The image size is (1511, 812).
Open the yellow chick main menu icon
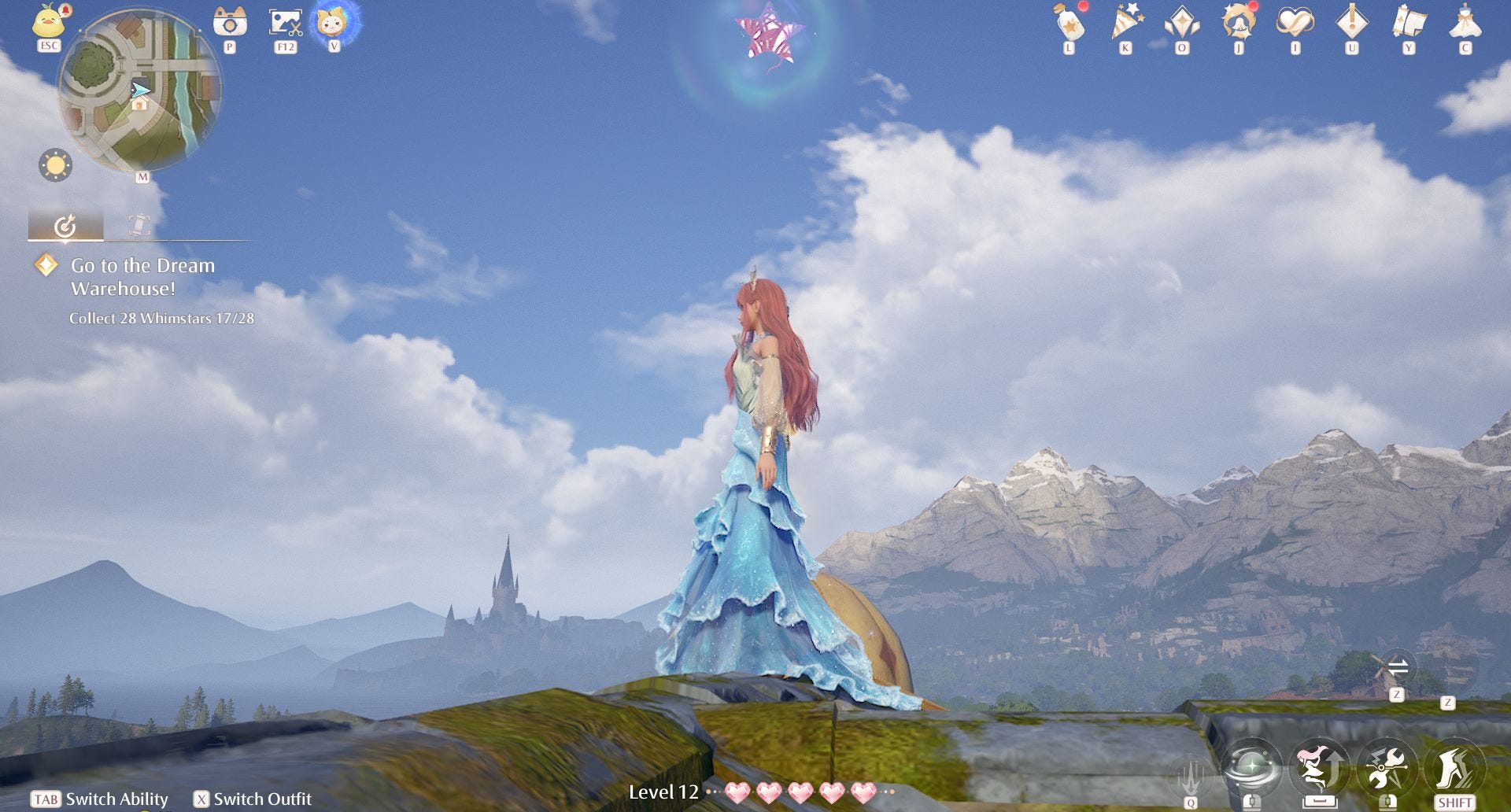pyautogui.click(x=49, y=22)
